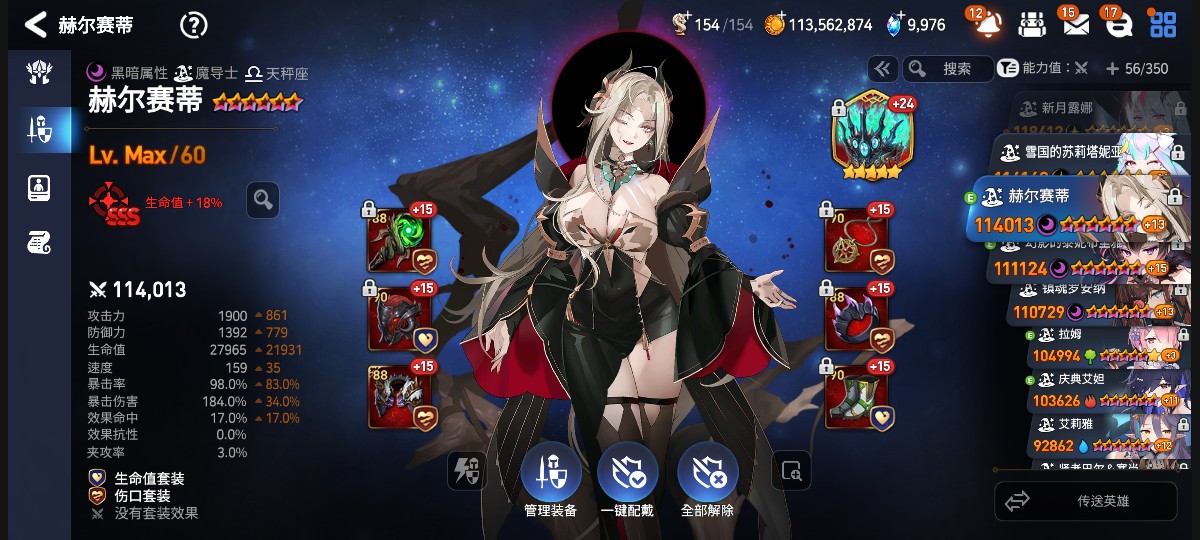Choose 一键配戴 auto-equip

(x=627, y=482)
